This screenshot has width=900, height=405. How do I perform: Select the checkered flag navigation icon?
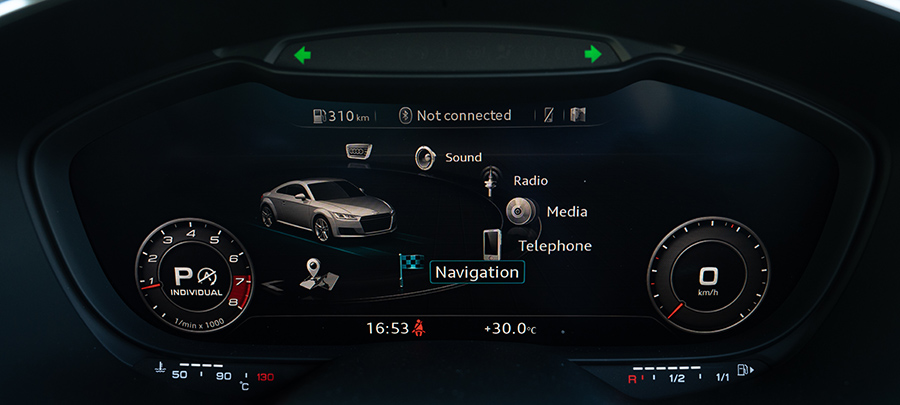coord(411,267)
